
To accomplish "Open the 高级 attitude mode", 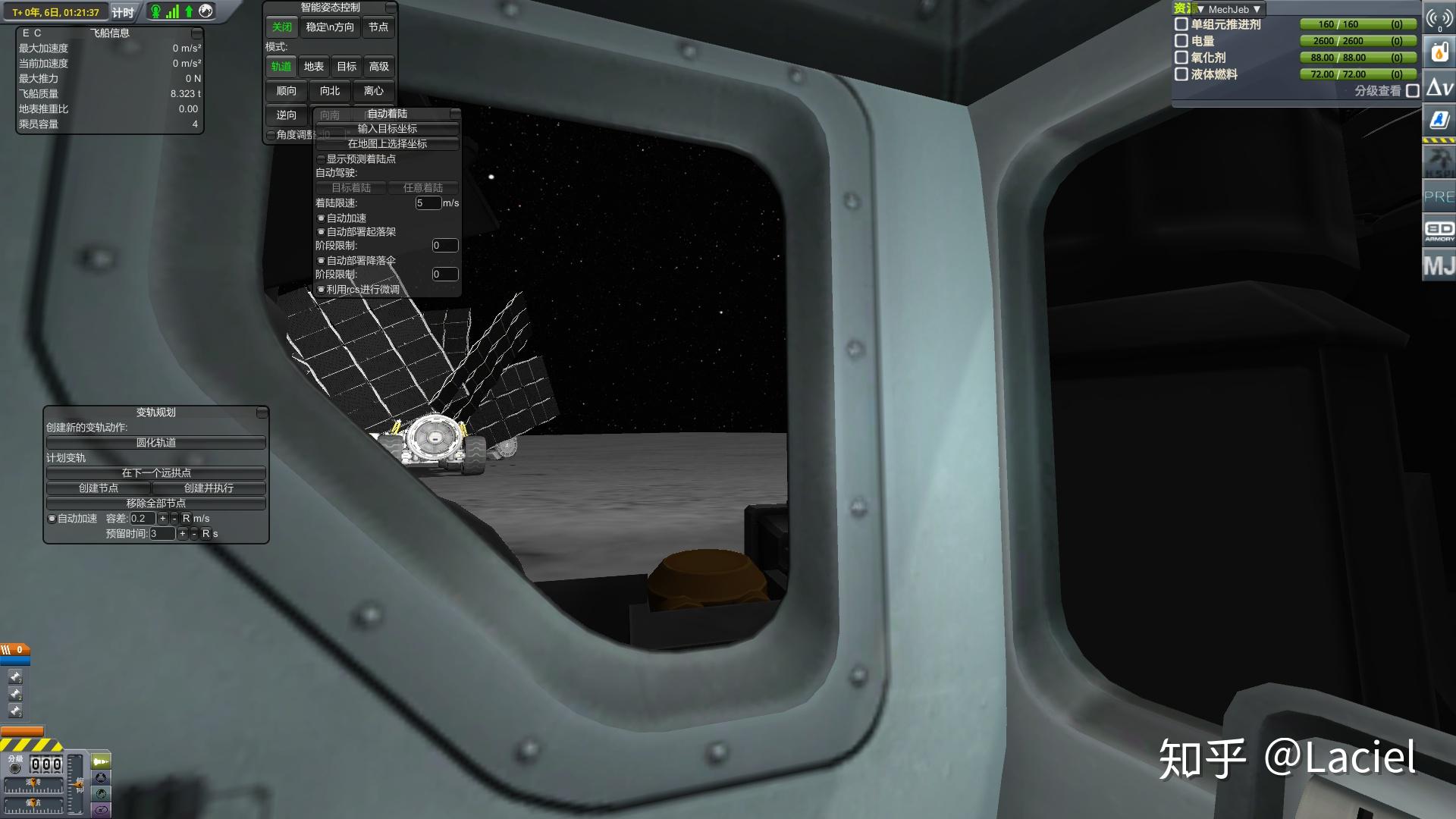I will [x=378, y=67].
